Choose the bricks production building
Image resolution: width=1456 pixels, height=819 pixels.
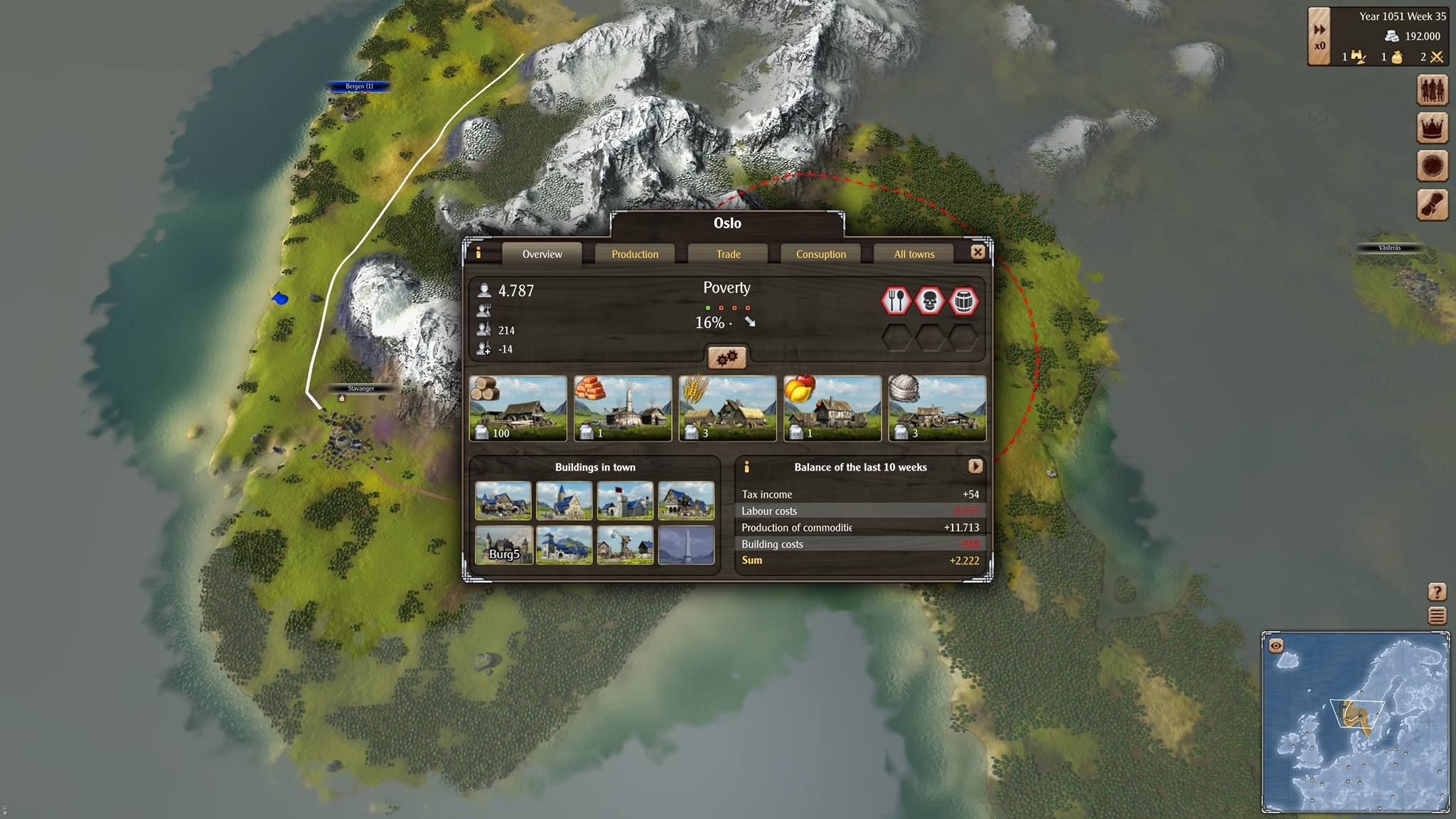(623, 409)
